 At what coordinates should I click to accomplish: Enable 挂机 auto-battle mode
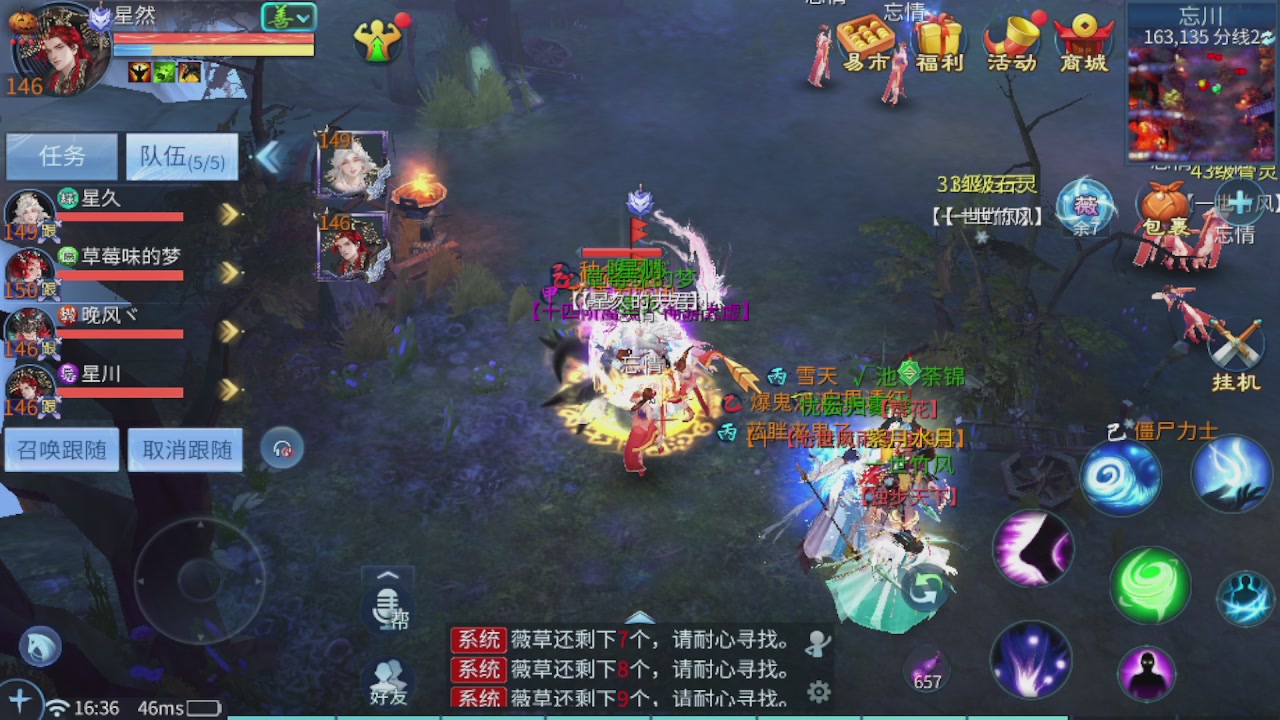click(x=1238, y=345)
